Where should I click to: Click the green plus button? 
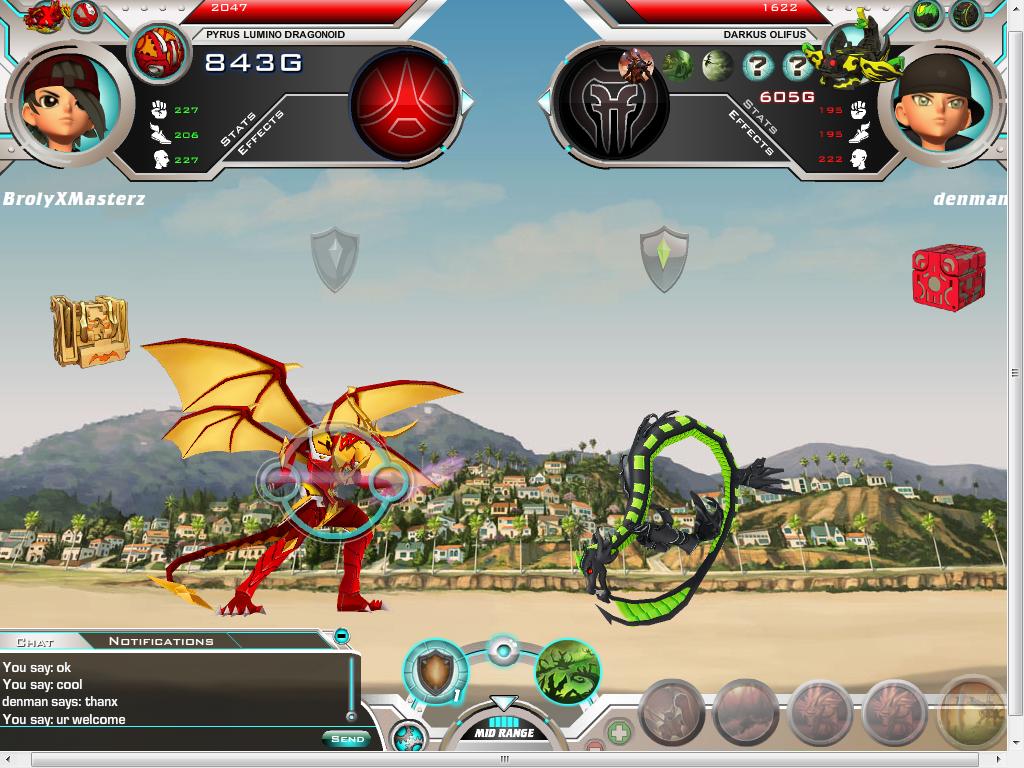(620, 733)
